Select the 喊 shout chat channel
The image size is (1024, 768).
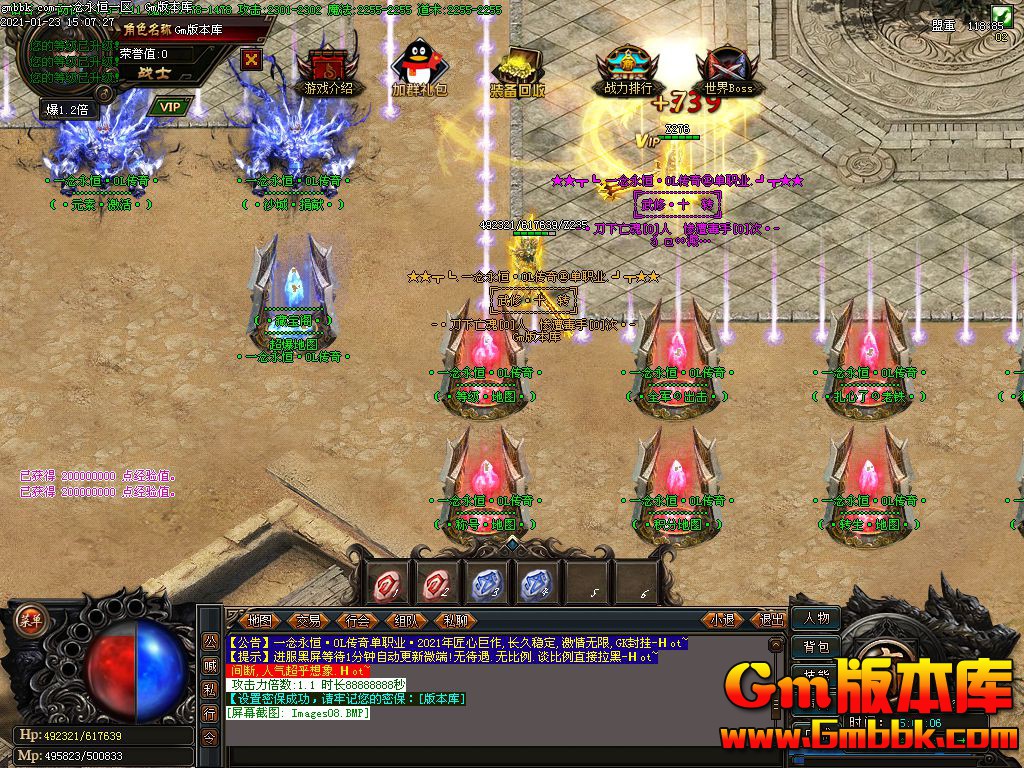tap(210, 665)
